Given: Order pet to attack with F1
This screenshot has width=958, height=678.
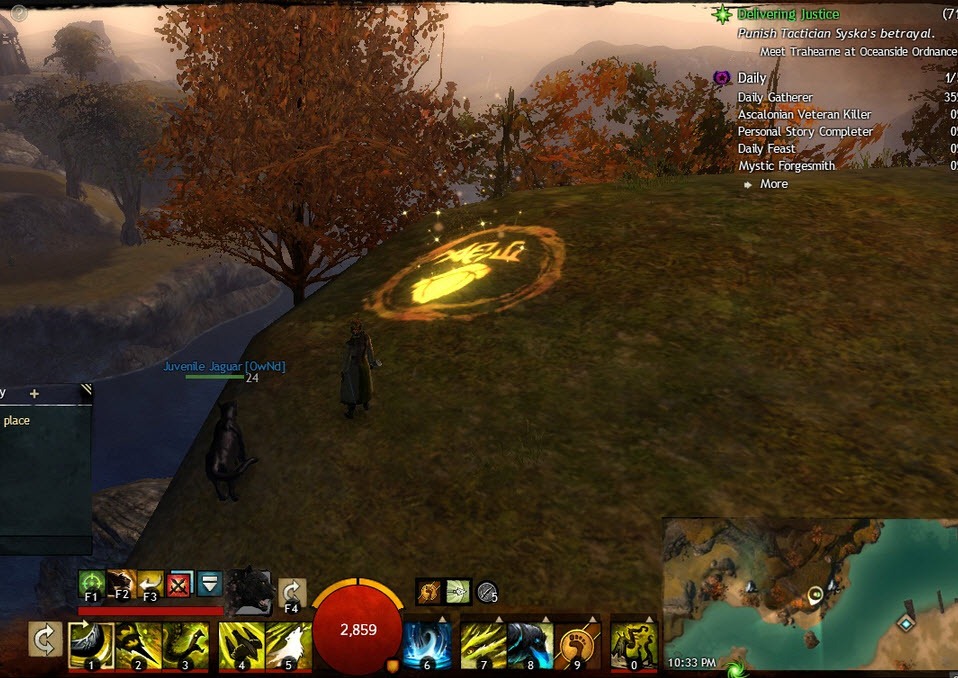Looking at the screenshot, I should (x=92, y=583).
